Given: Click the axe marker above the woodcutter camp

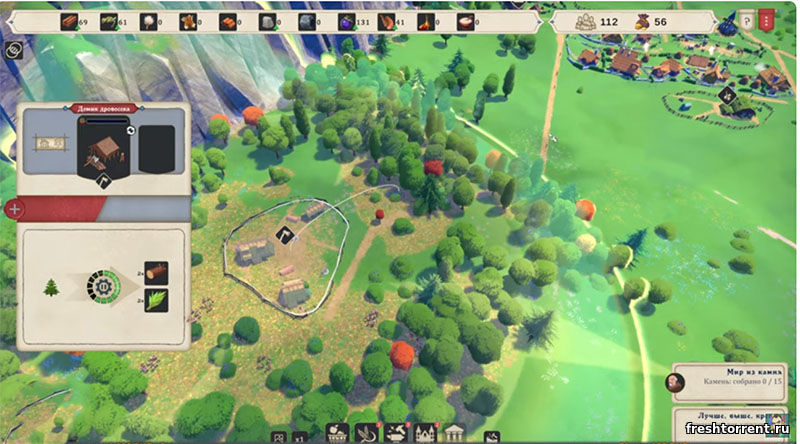Looking at the screenshot, I should (283, 235).
